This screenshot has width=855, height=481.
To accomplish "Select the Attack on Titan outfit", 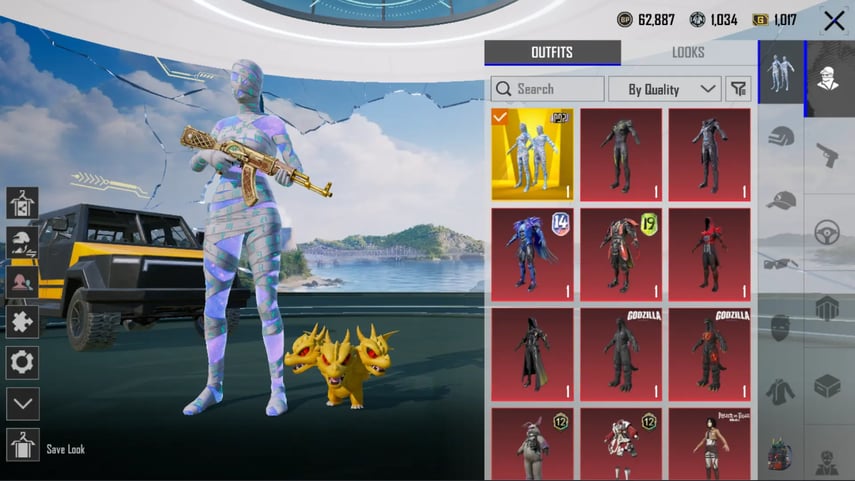I will pos(709,443).
